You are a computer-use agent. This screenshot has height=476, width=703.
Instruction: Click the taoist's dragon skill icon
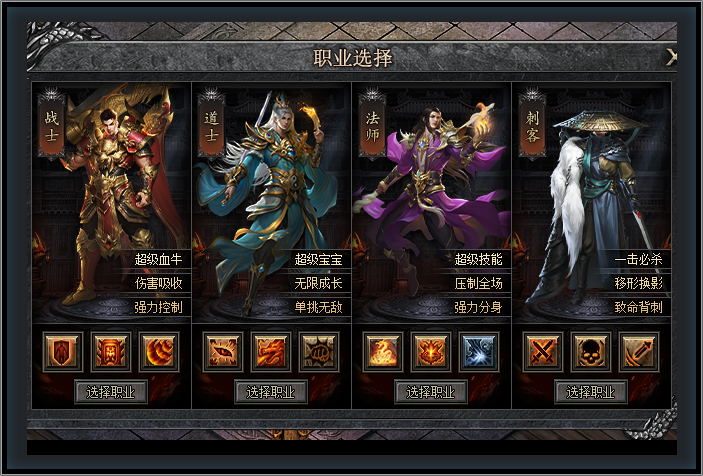coord(271,352)
